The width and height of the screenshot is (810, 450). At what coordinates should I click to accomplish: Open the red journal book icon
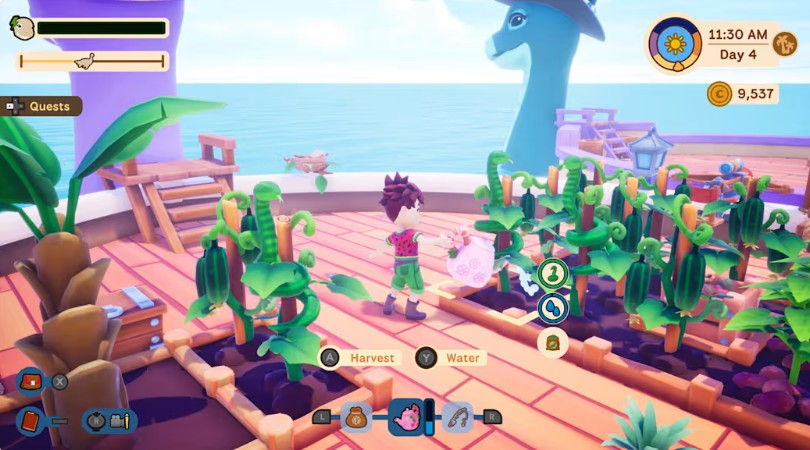pos(30,420)
